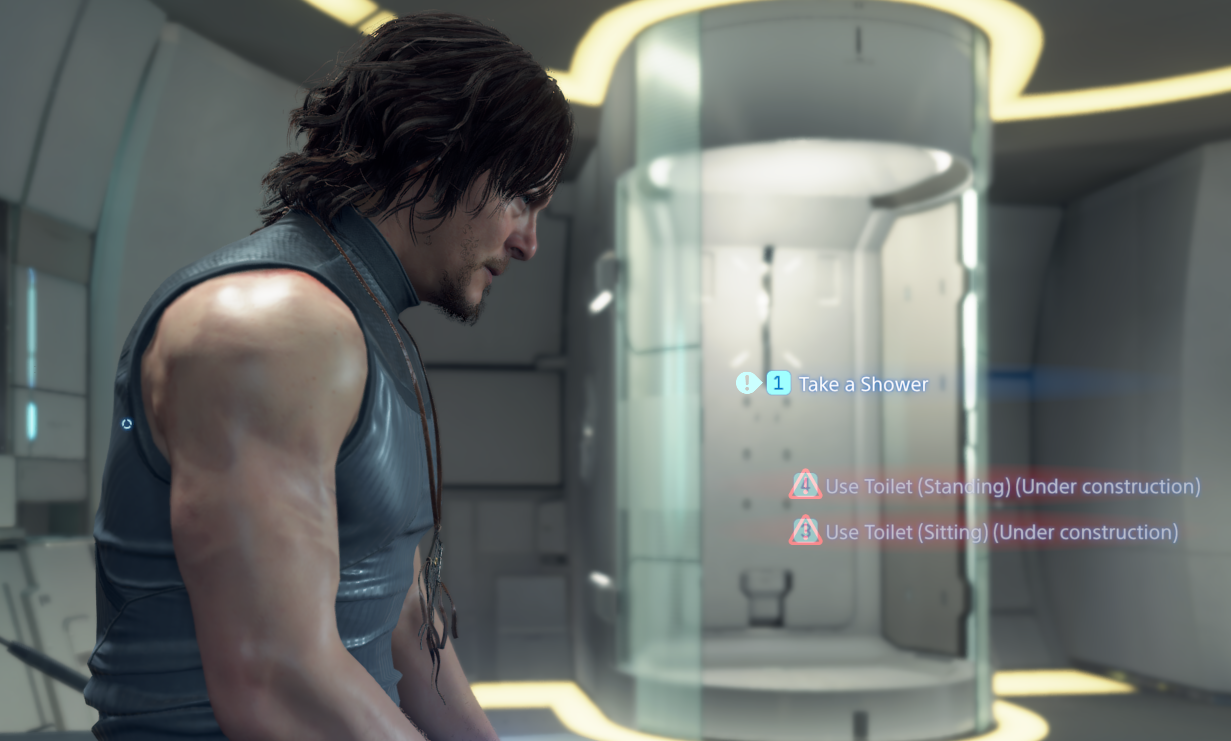
Task: Choose Use Toilet (Sitting) option
Action: click(x=1000, y=532)
